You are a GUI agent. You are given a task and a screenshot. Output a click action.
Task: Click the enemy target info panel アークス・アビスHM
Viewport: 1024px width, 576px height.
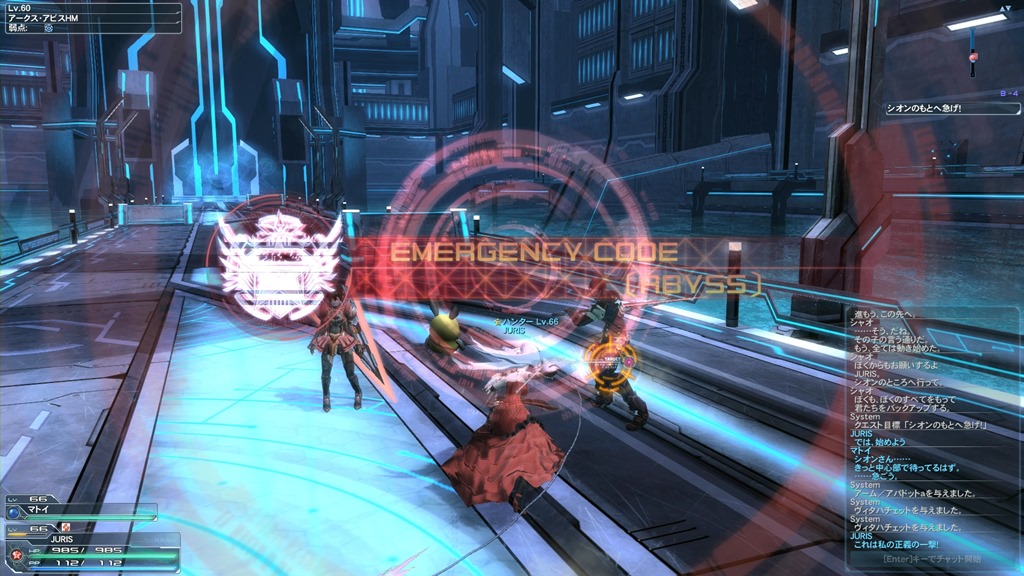[x=77, y=18]
